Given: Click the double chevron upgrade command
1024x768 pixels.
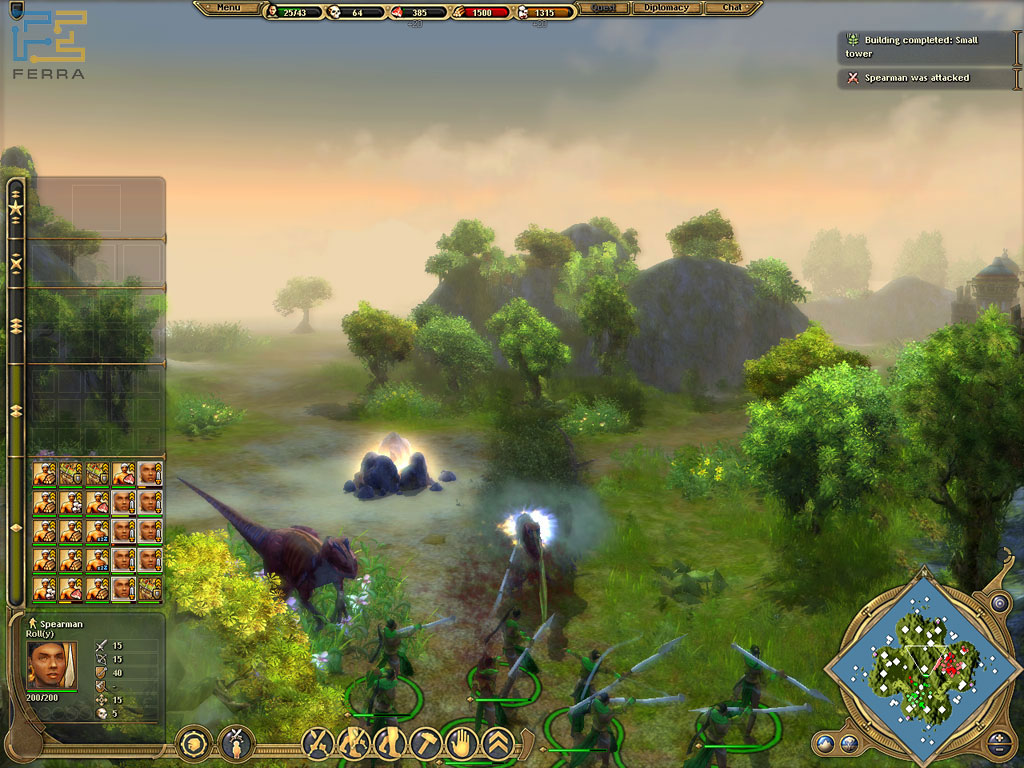Looking at the screenshot, I should (497, 743).
